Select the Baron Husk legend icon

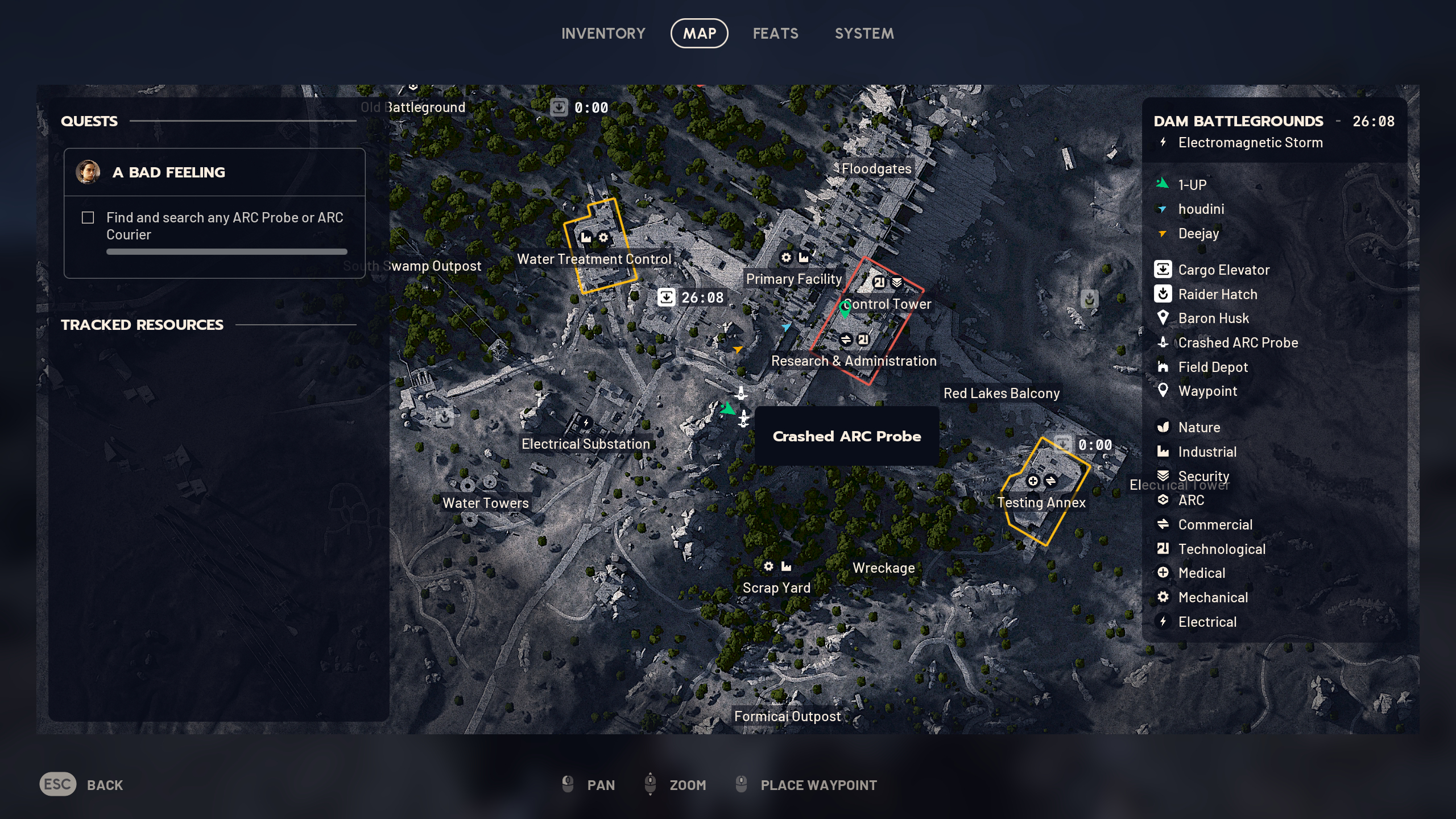[1164, 318]
